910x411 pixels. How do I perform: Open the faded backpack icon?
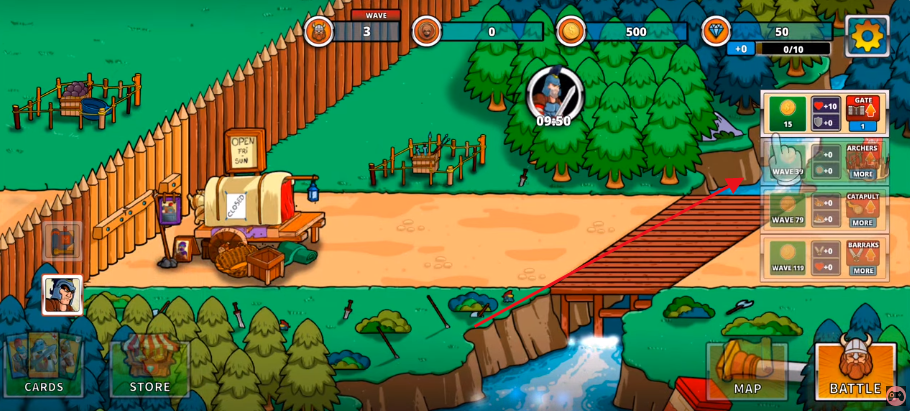[63, 242]
